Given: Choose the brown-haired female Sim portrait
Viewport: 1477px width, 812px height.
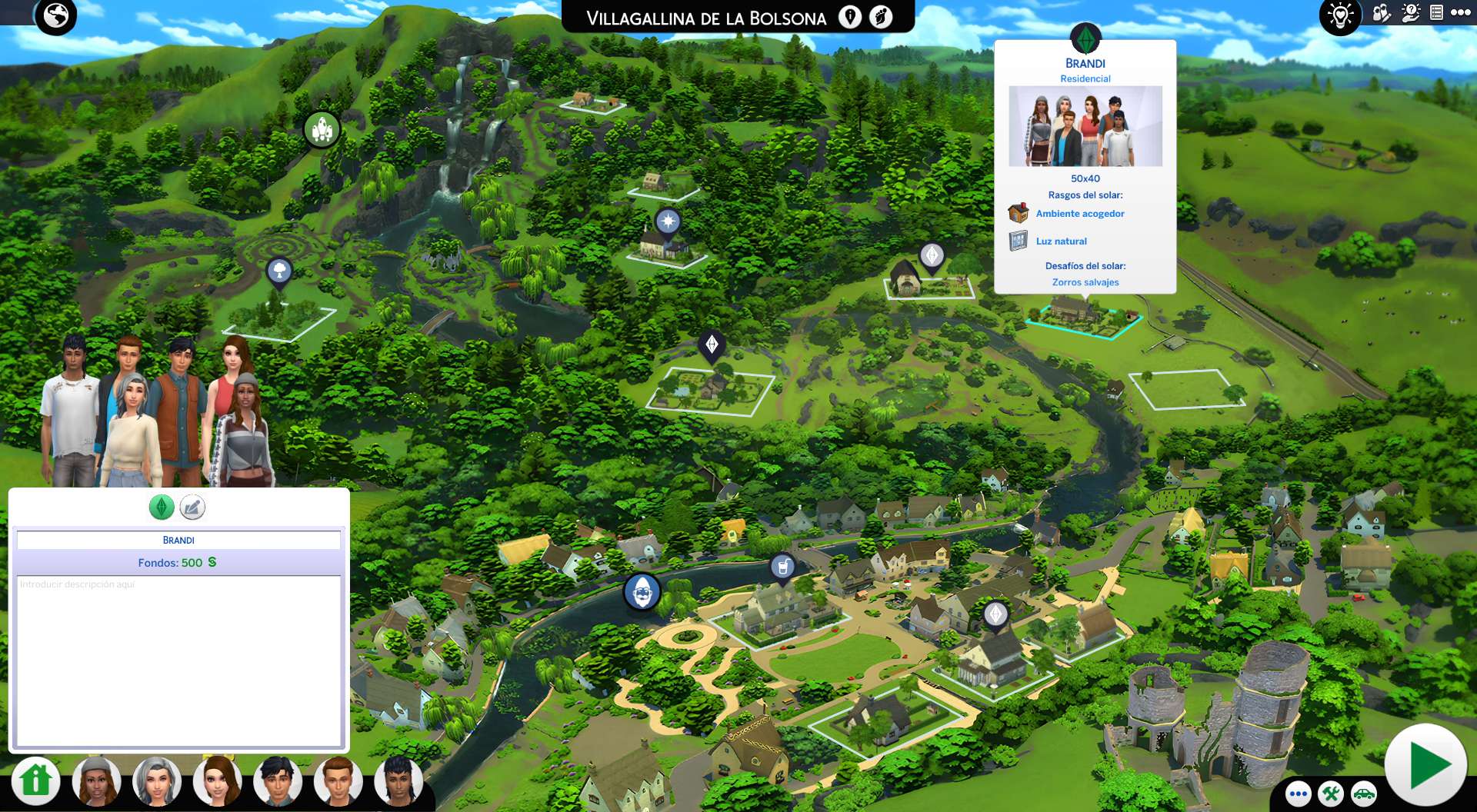Looking at the screenshot, I should [x=218, y=781].
